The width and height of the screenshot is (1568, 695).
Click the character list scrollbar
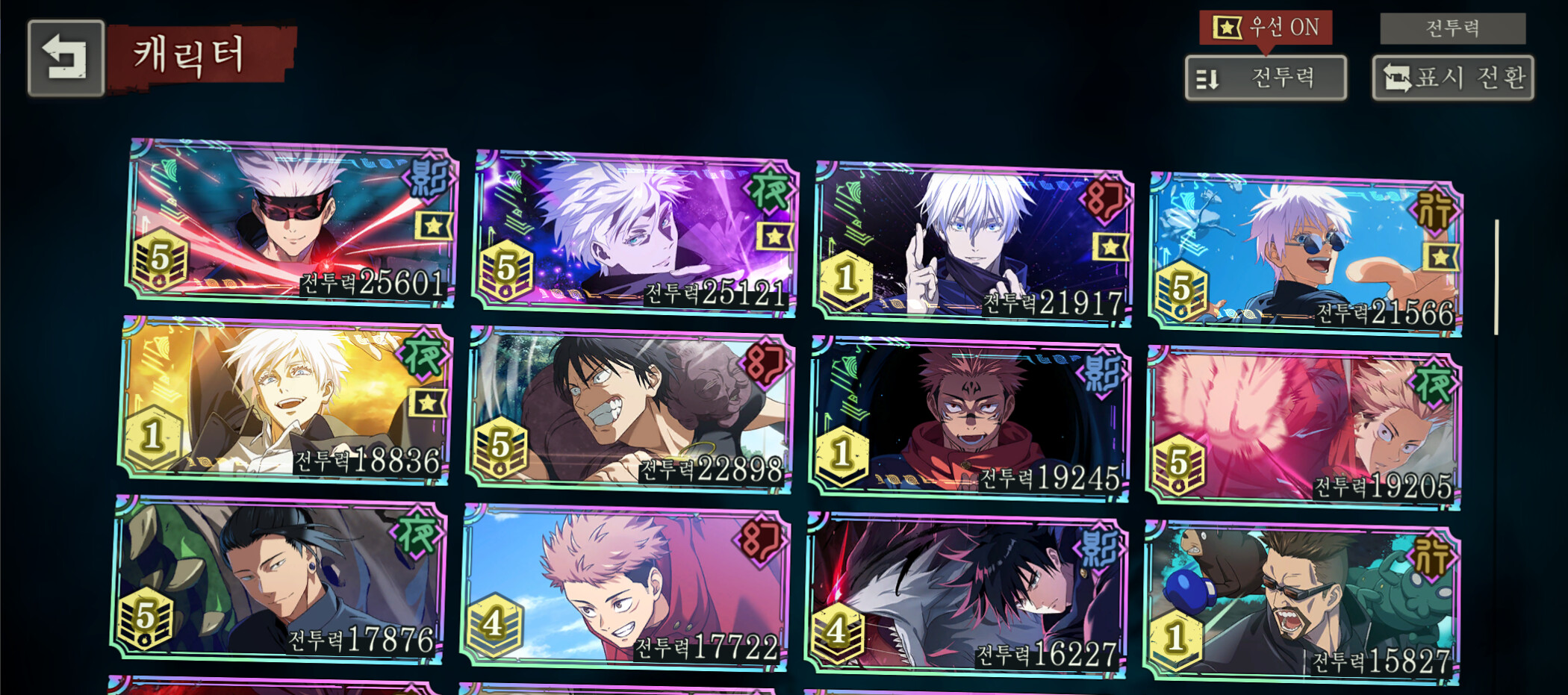tap(1496, 278)
